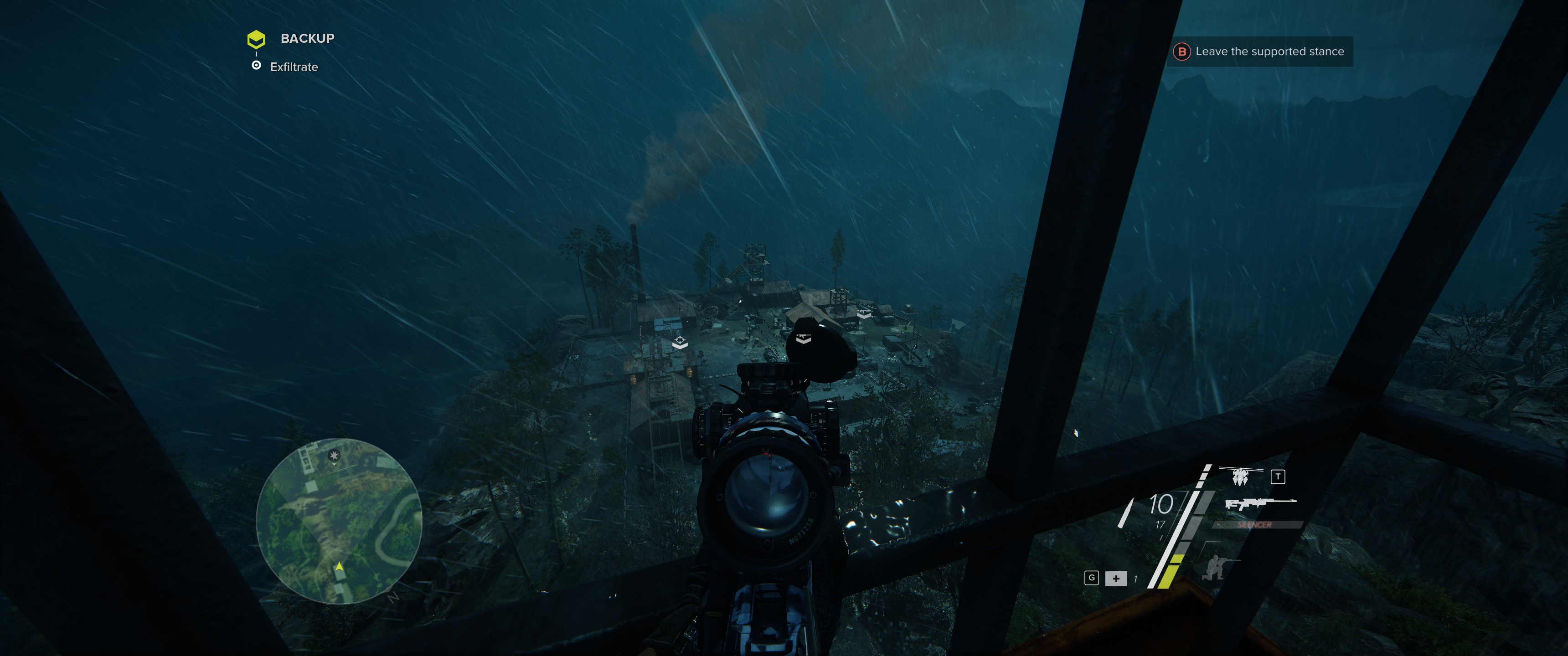Click the yellow player arrow on minimap

[x=340, y=567]
